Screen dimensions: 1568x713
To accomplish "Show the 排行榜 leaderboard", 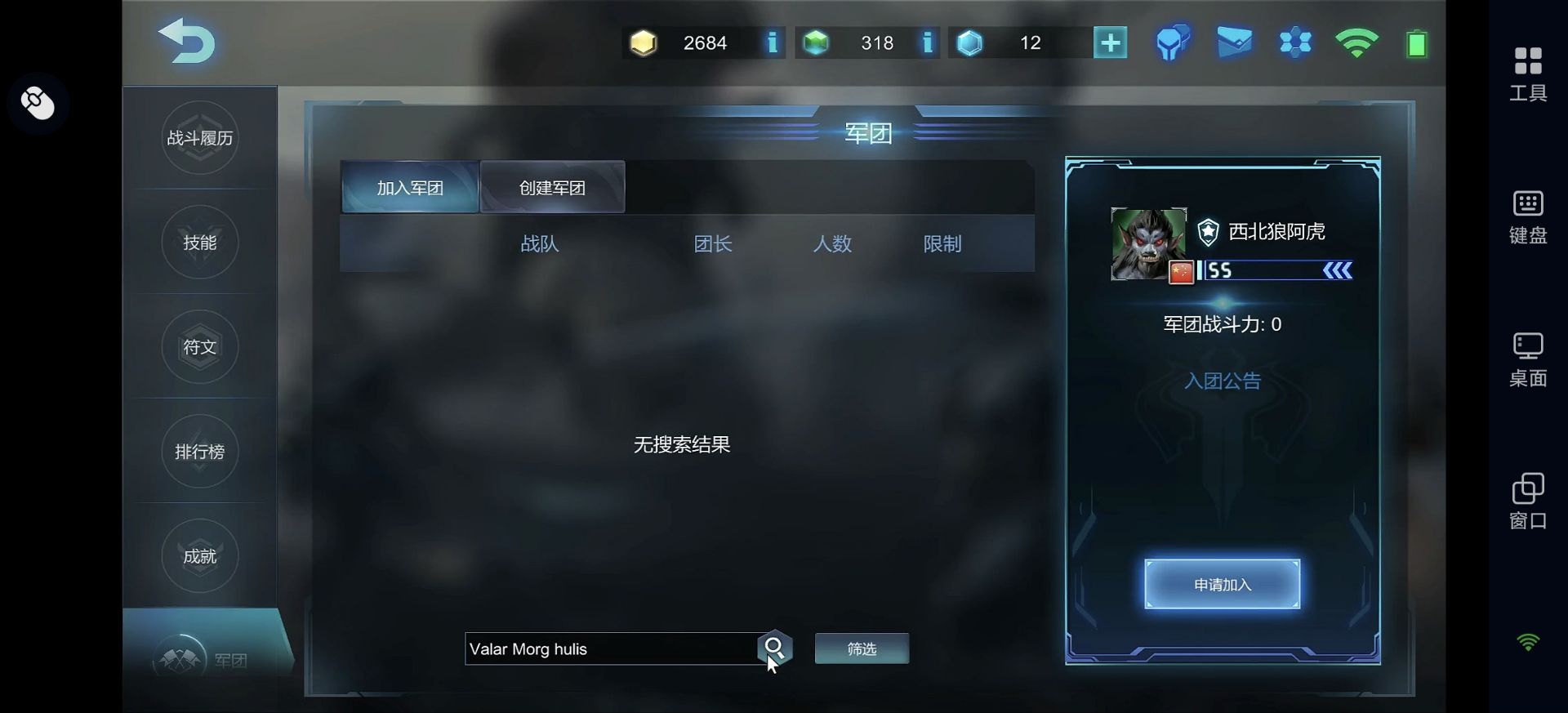I will (x=200, y=452).
